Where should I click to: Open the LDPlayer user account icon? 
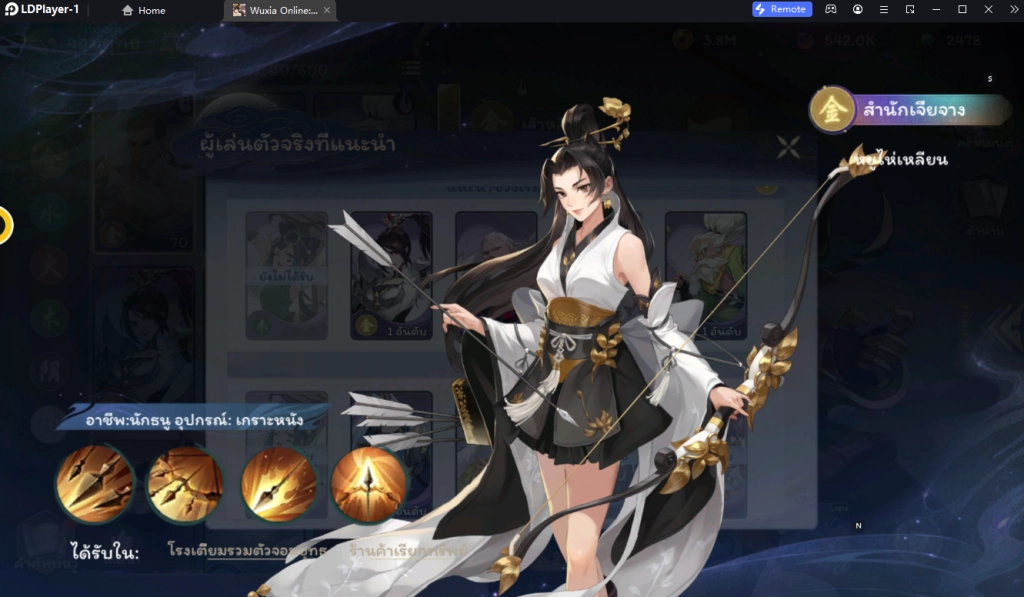(858, 9)
